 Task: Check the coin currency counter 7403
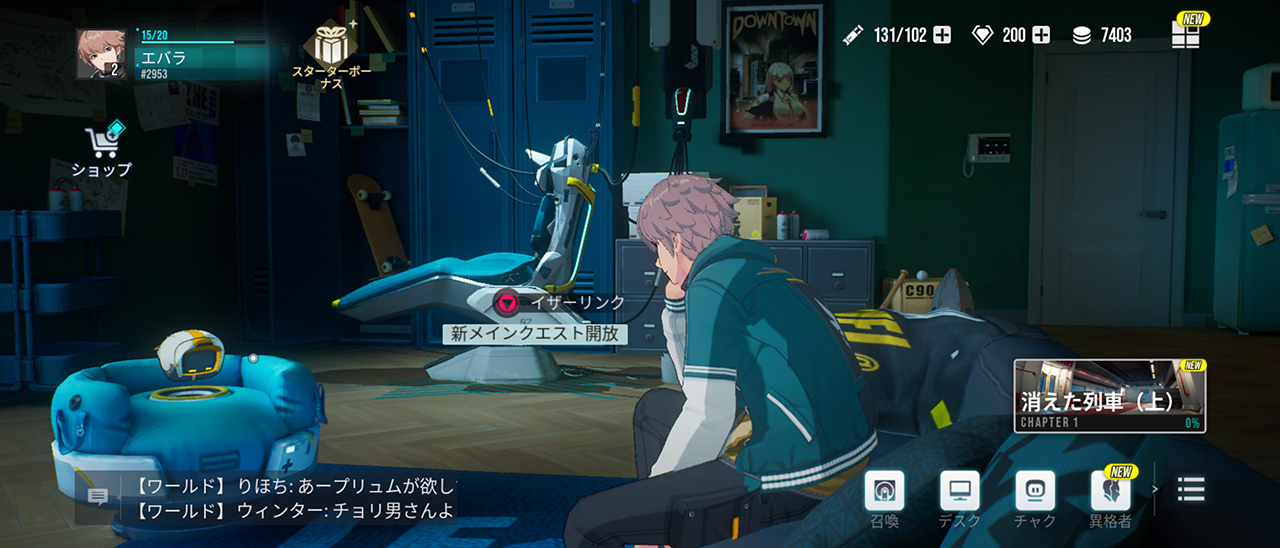tap(1103, 35)
